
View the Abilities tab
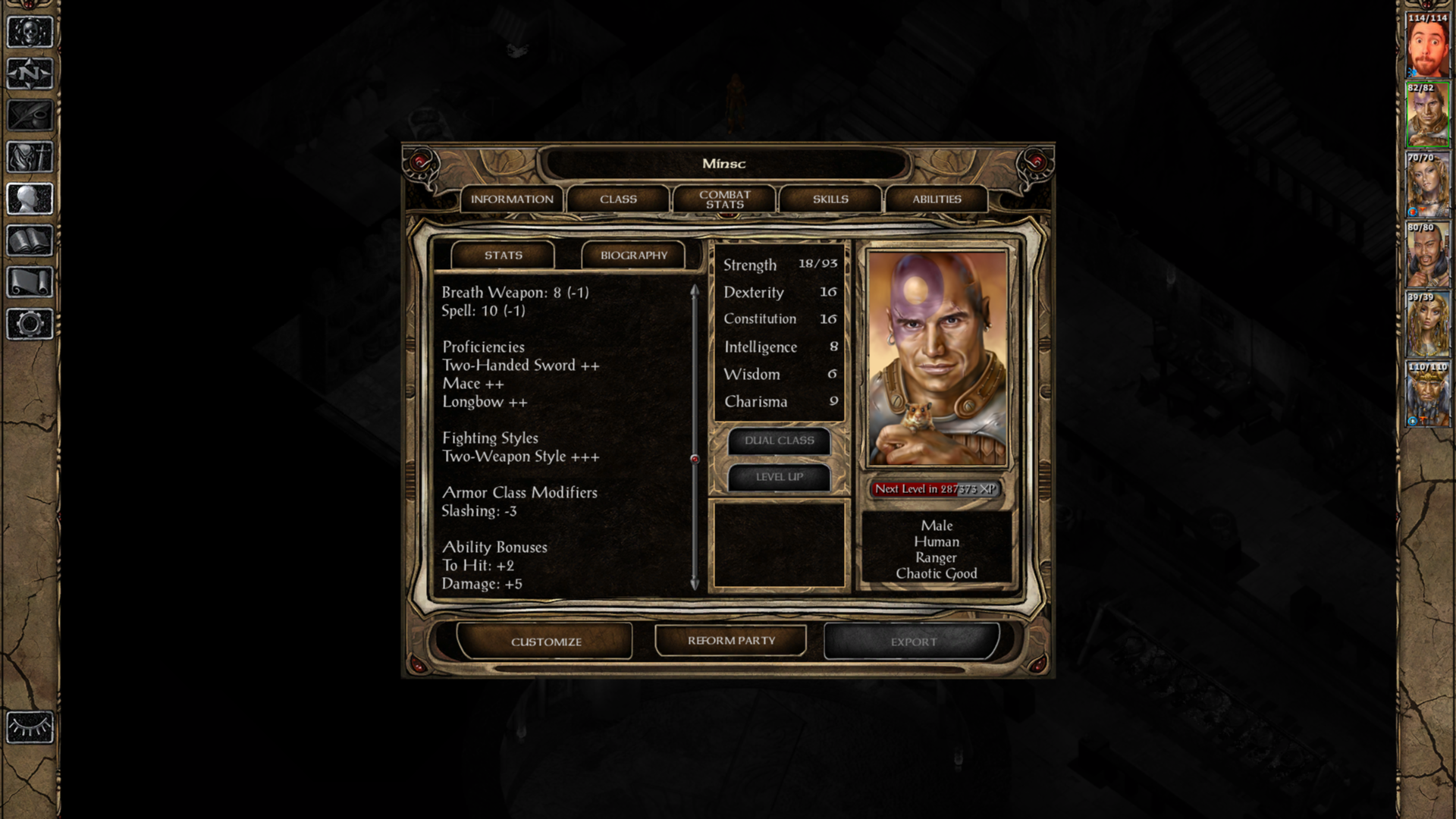pyautogui.click(x=937, y=199)
